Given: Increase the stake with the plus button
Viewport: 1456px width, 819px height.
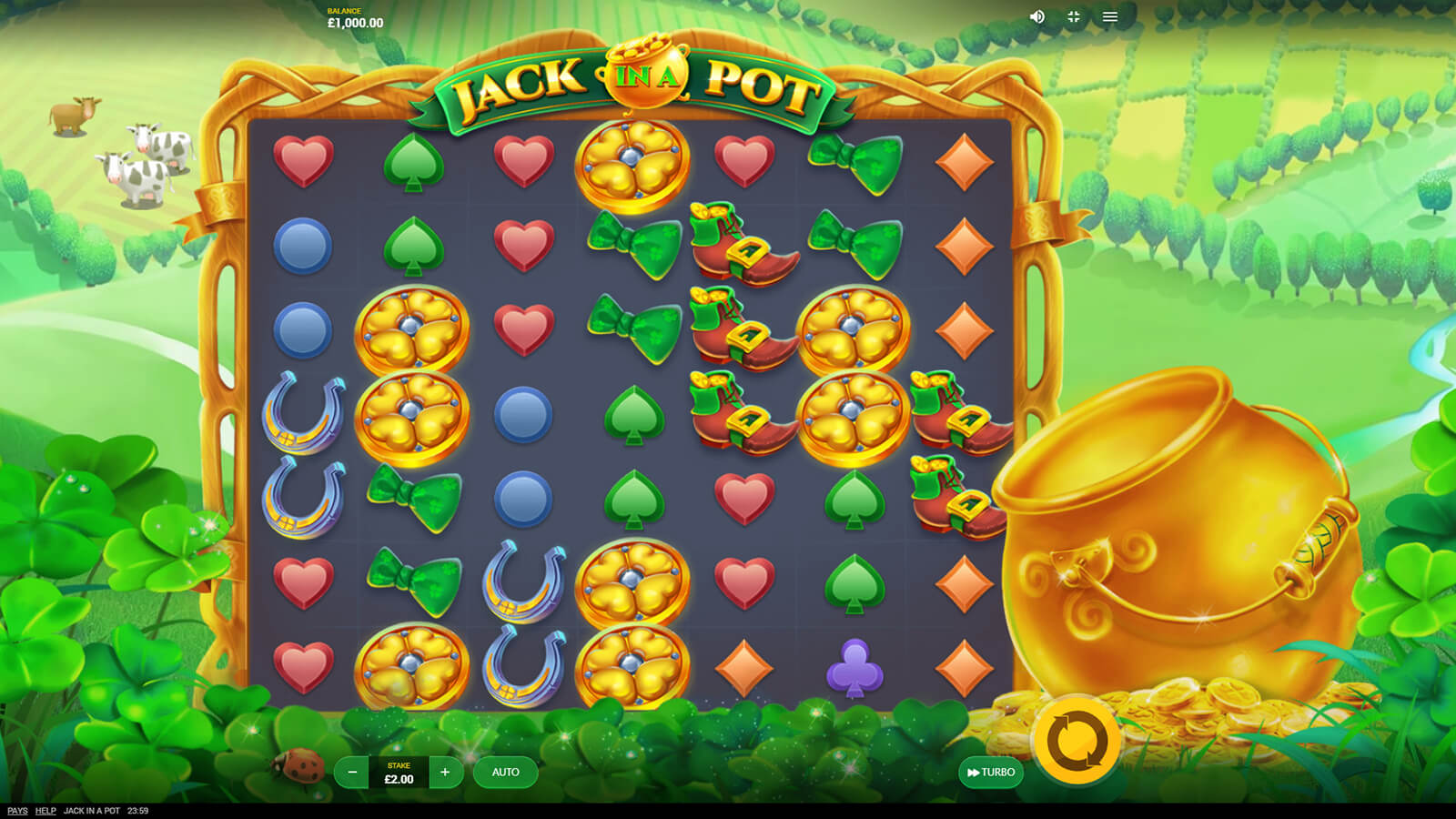Looking at the screenshot, I should click(445, 773).
